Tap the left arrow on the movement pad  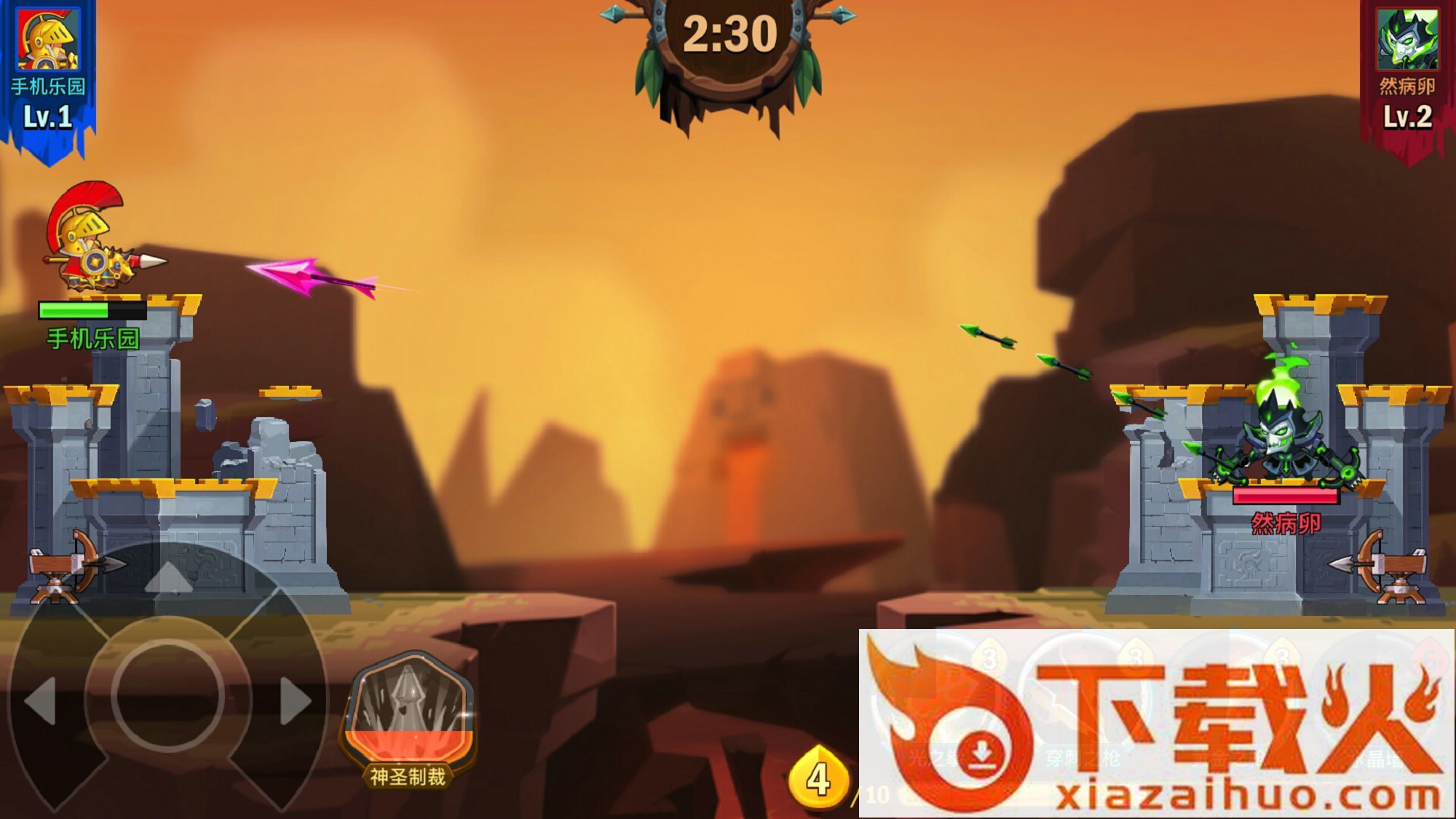[41, 700]
